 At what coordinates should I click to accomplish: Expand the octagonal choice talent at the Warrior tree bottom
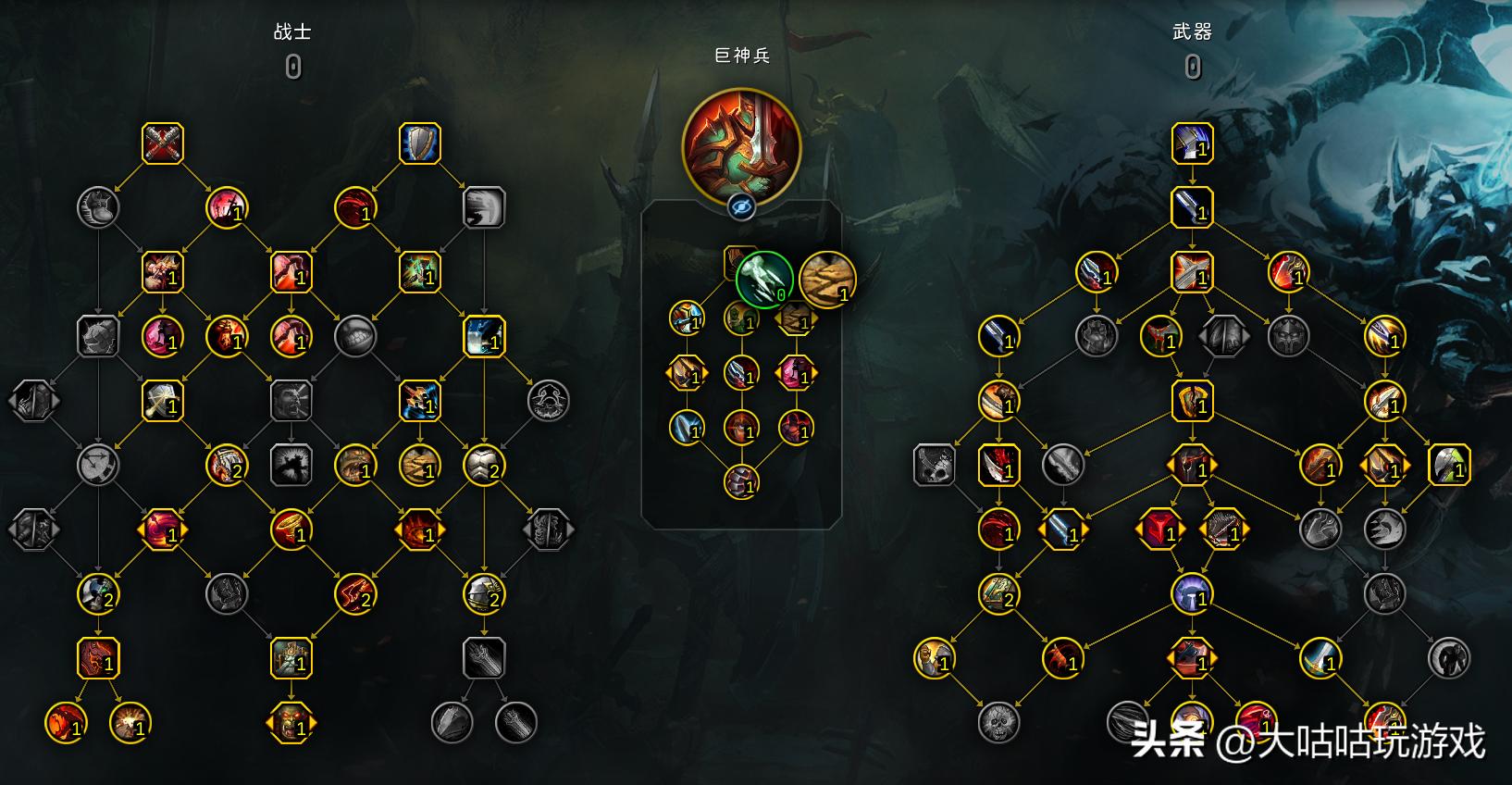[292, 724]
